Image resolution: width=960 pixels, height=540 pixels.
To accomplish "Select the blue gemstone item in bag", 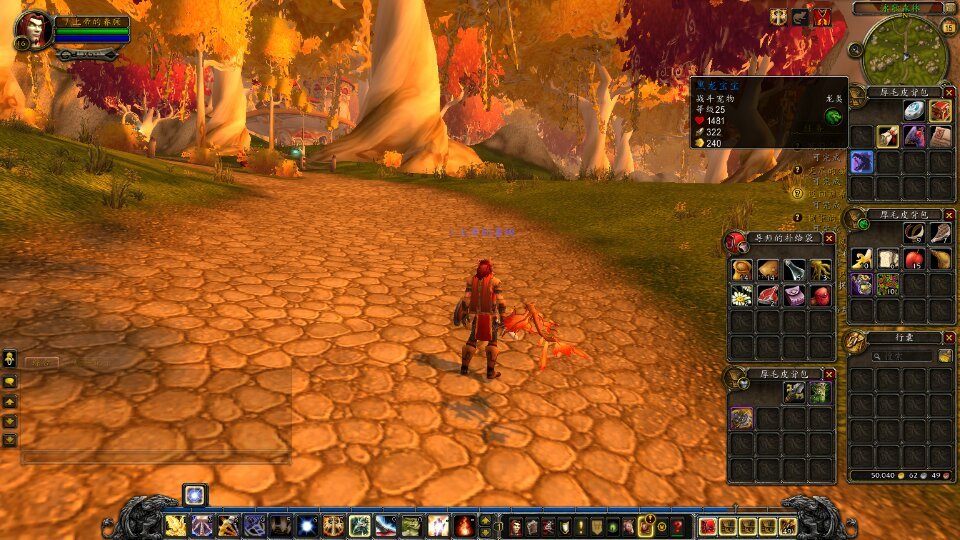I will coord(914,111).
